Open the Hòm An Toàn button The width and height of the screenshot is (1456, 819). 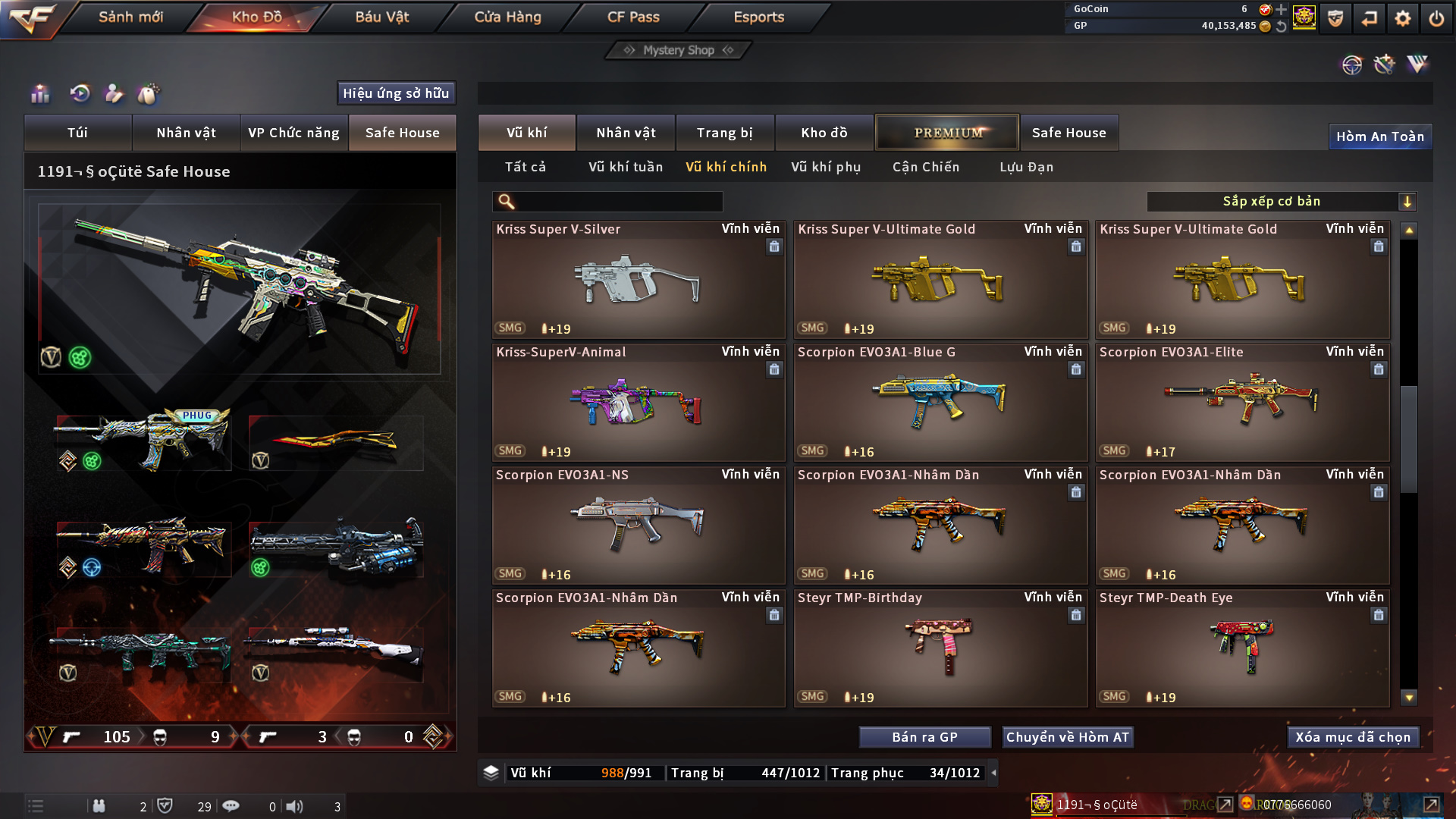pyautogui.click(x=1379, y=136)
